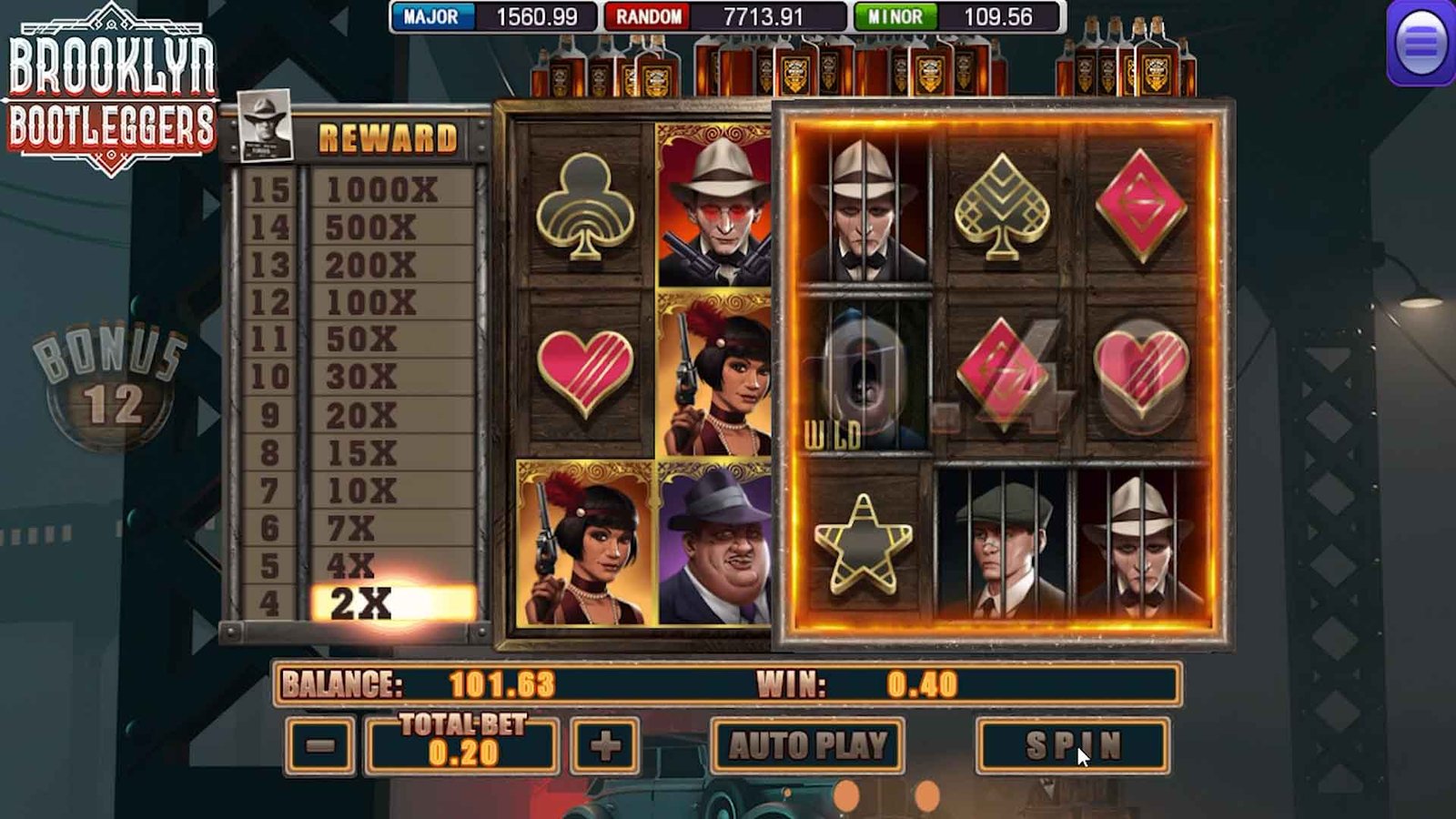Increase total bet with plus button

click(605, 746)
